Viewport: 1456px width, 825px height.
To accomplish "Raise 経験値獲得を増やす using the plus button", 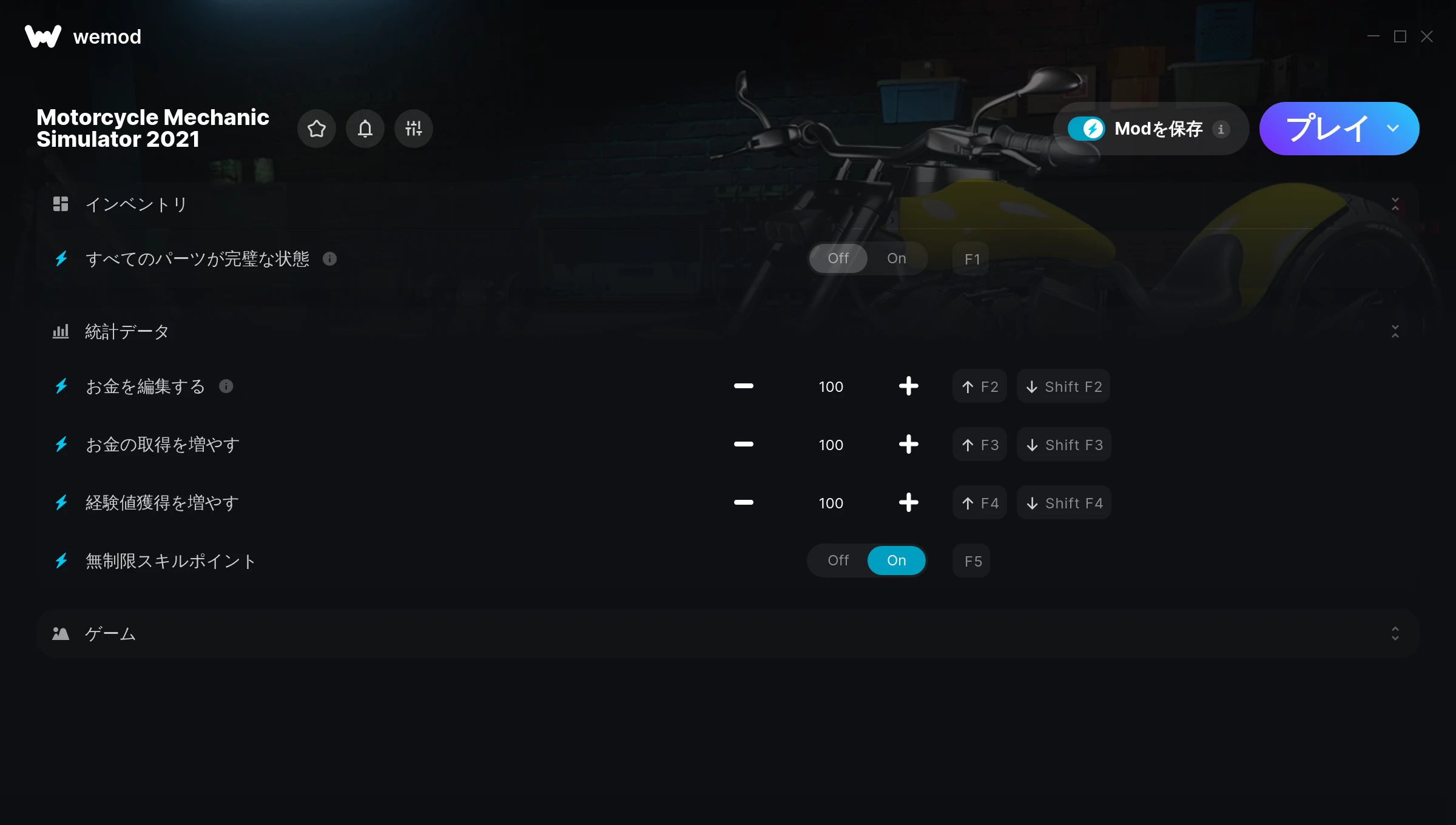I will 908,503.
